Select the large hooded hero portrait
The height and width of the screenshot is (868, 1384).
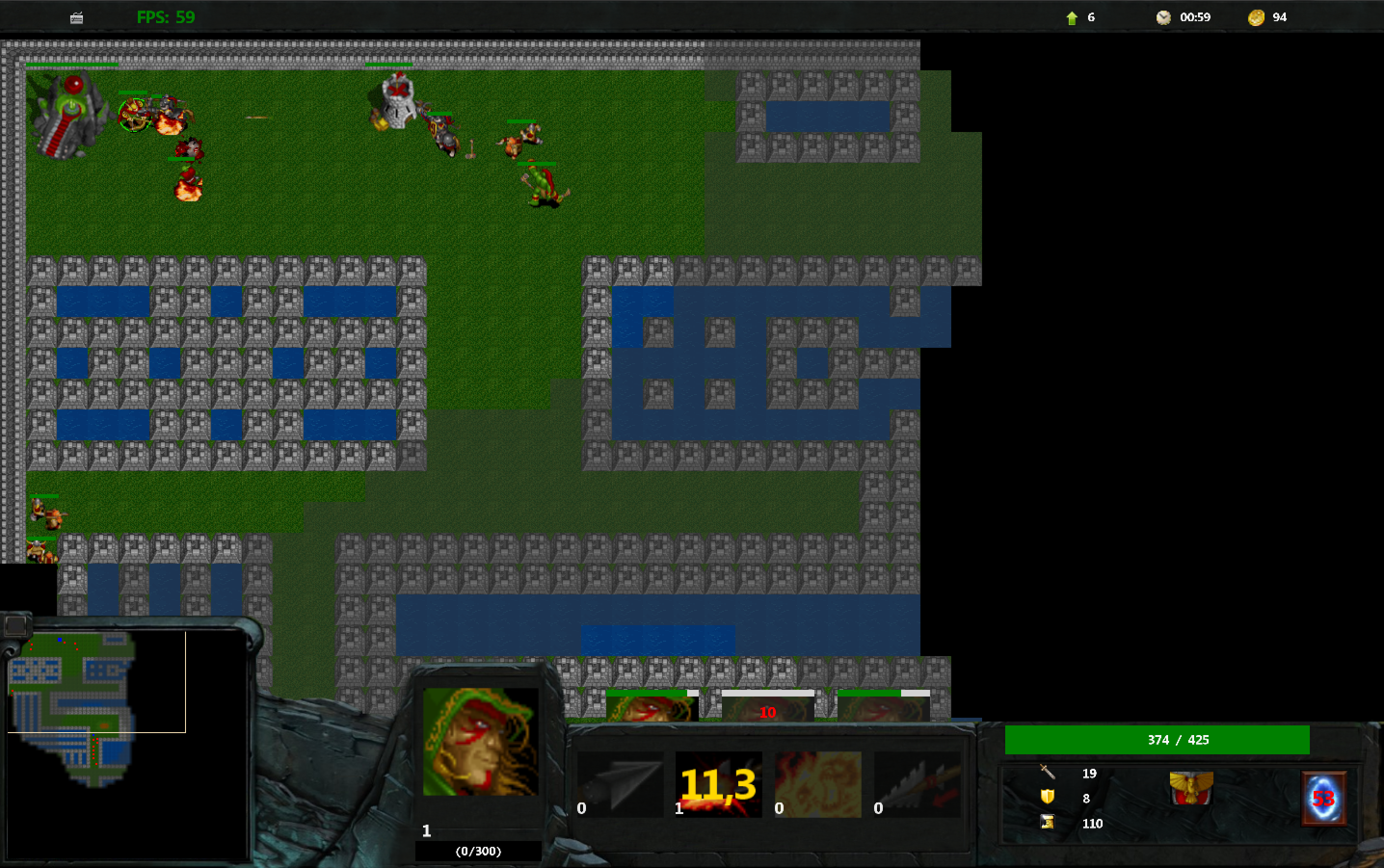point(480,741)
